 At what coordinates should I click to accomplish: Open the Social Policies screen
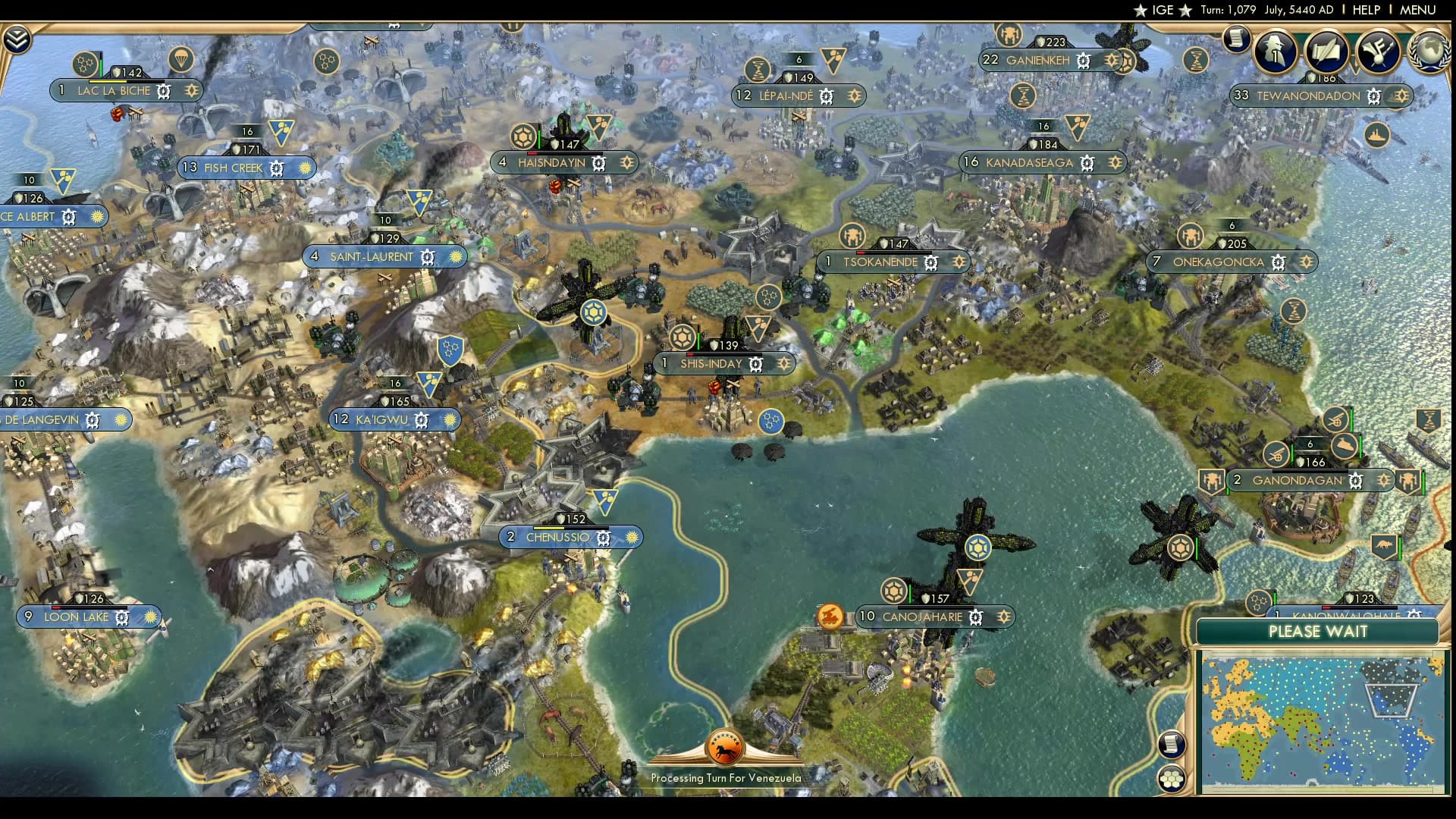(1326, 51)
